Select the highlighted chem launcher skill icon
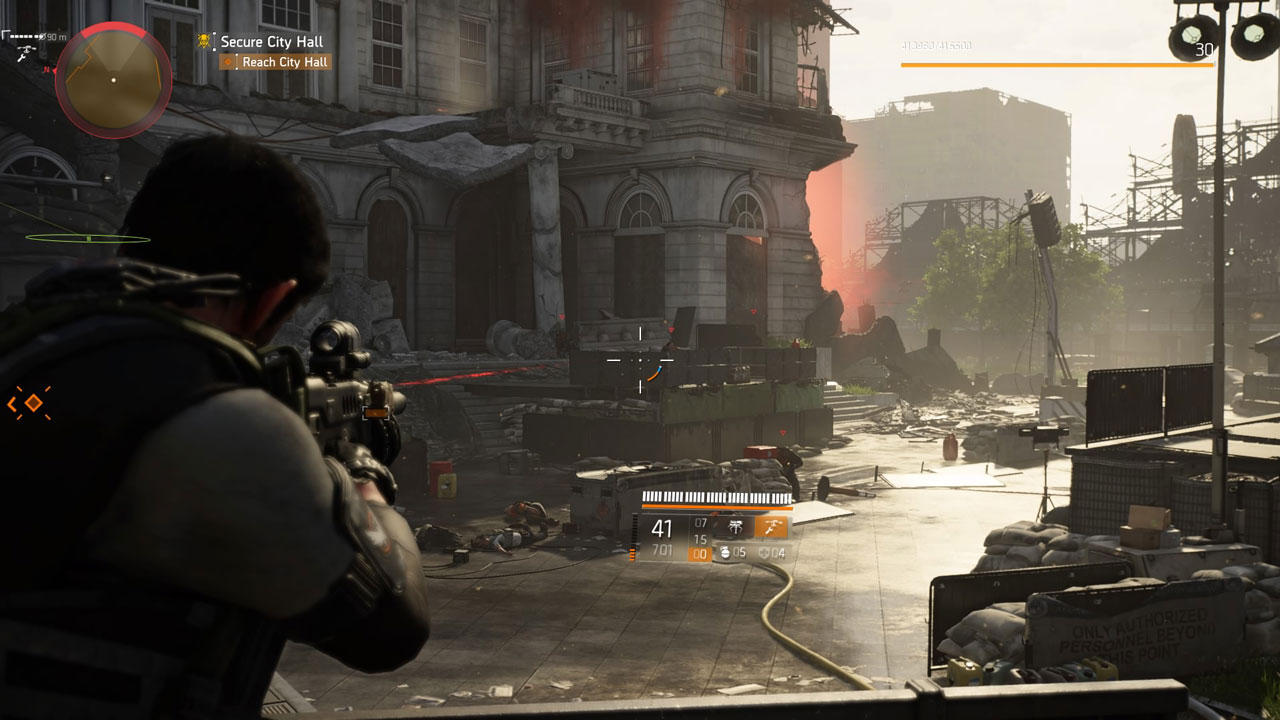This screenshot has height=720, width=1280. point(772,529)
